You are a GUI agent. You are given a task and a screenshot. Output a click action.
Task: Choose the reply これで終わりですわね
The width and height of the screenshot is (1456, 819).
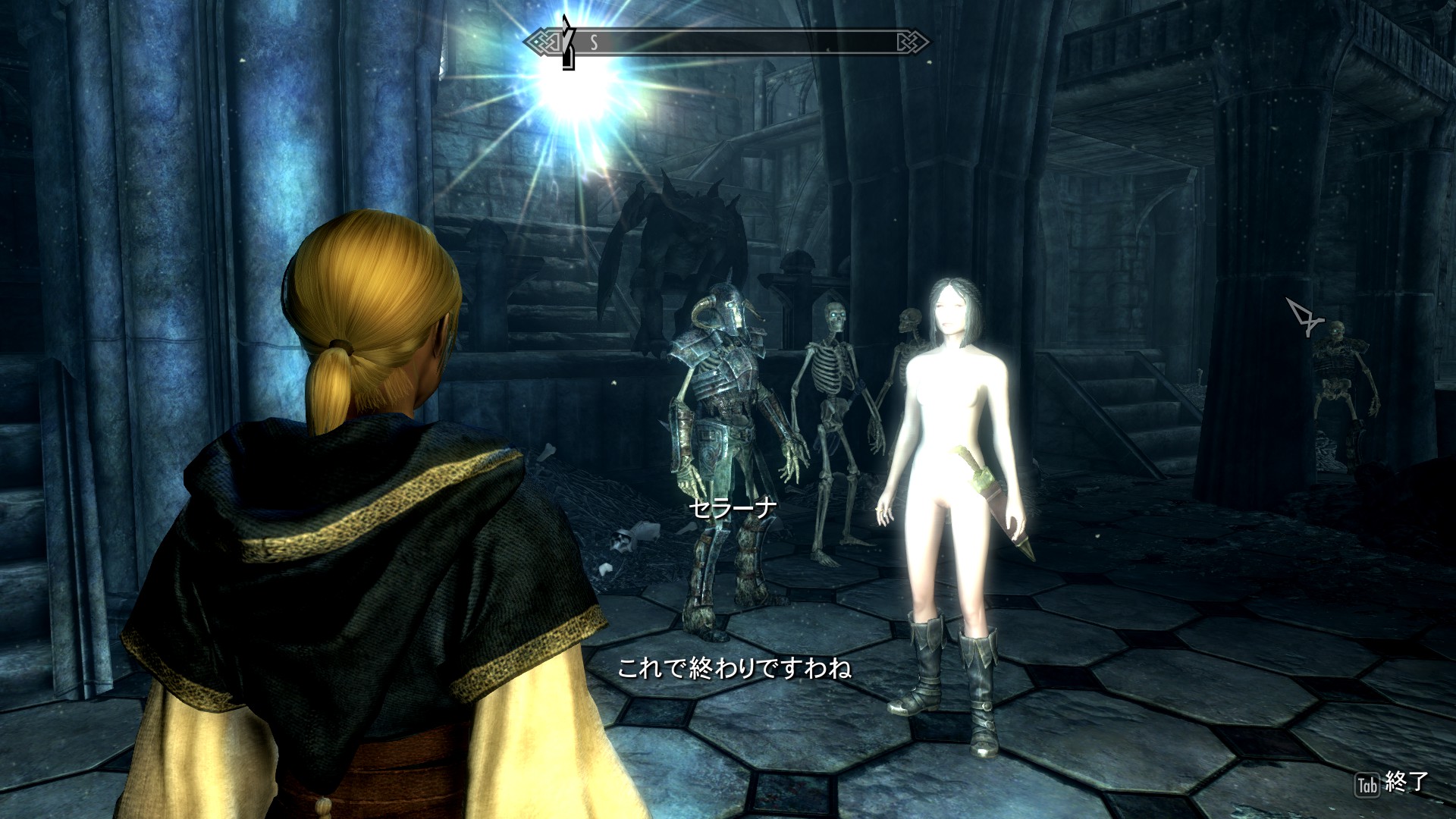point(734,668)
